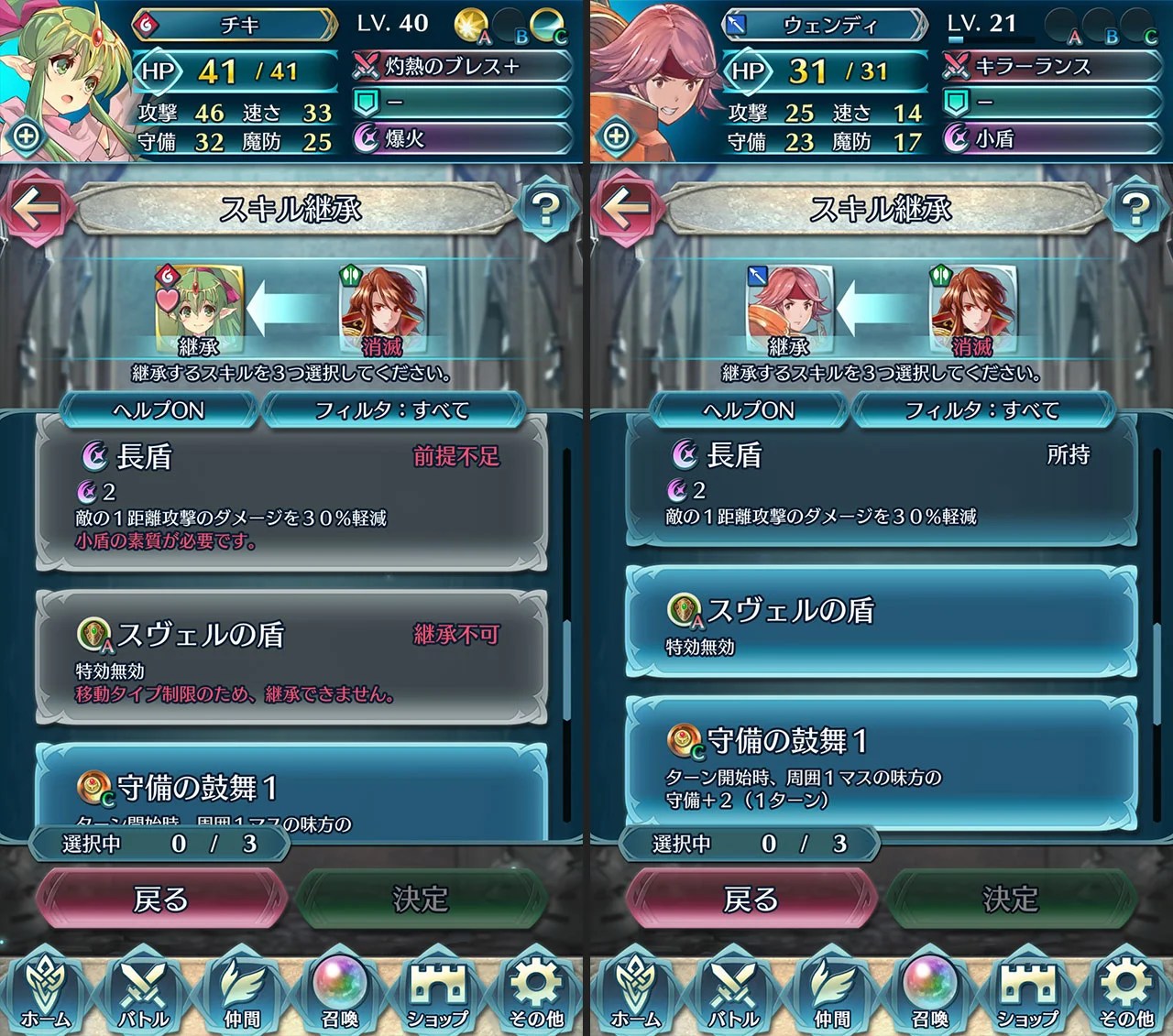Image resolution: width=1173 pixels, height=1036 pixels.
Task: Open the help question mark icon
Action: click(x=547, y=211)
